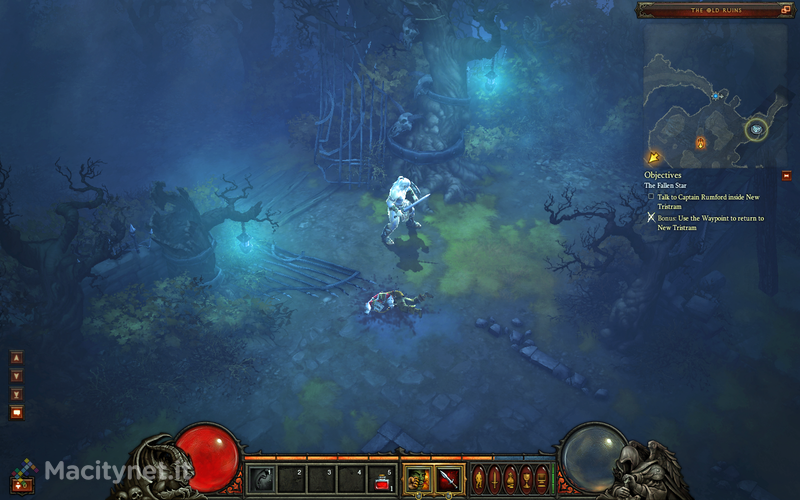
Task: Select the left mouse button skill icon
Action: 417,478
